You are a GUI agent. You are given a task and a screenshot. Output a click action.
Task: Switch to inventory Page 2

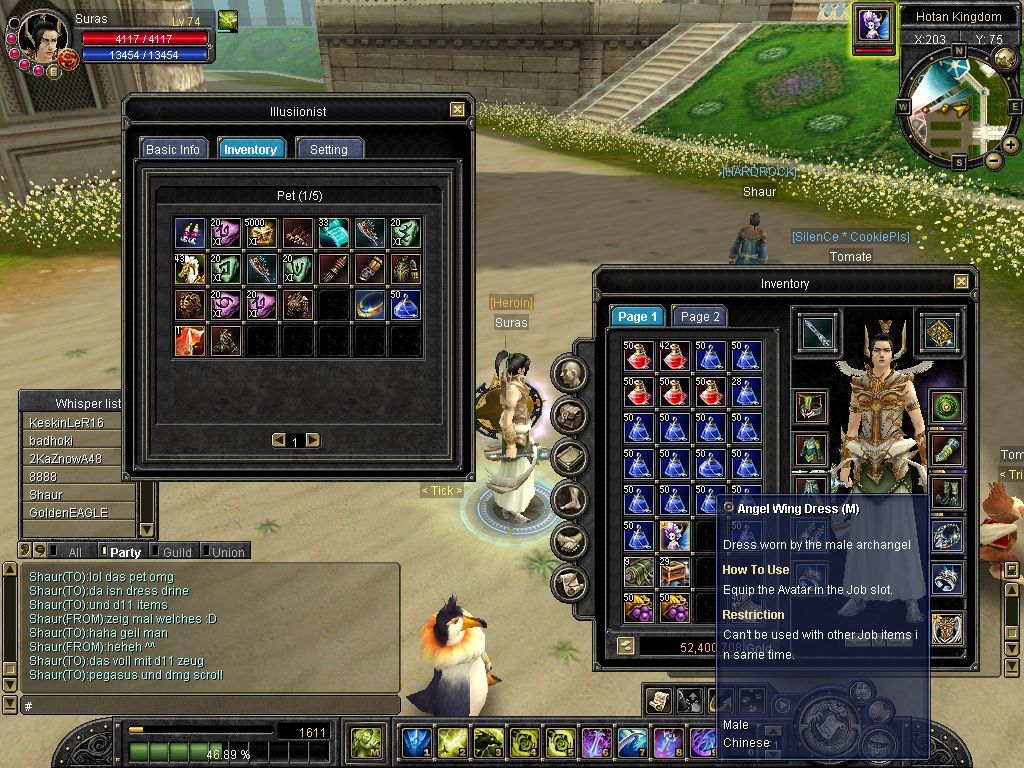click(x=700, y=316)
